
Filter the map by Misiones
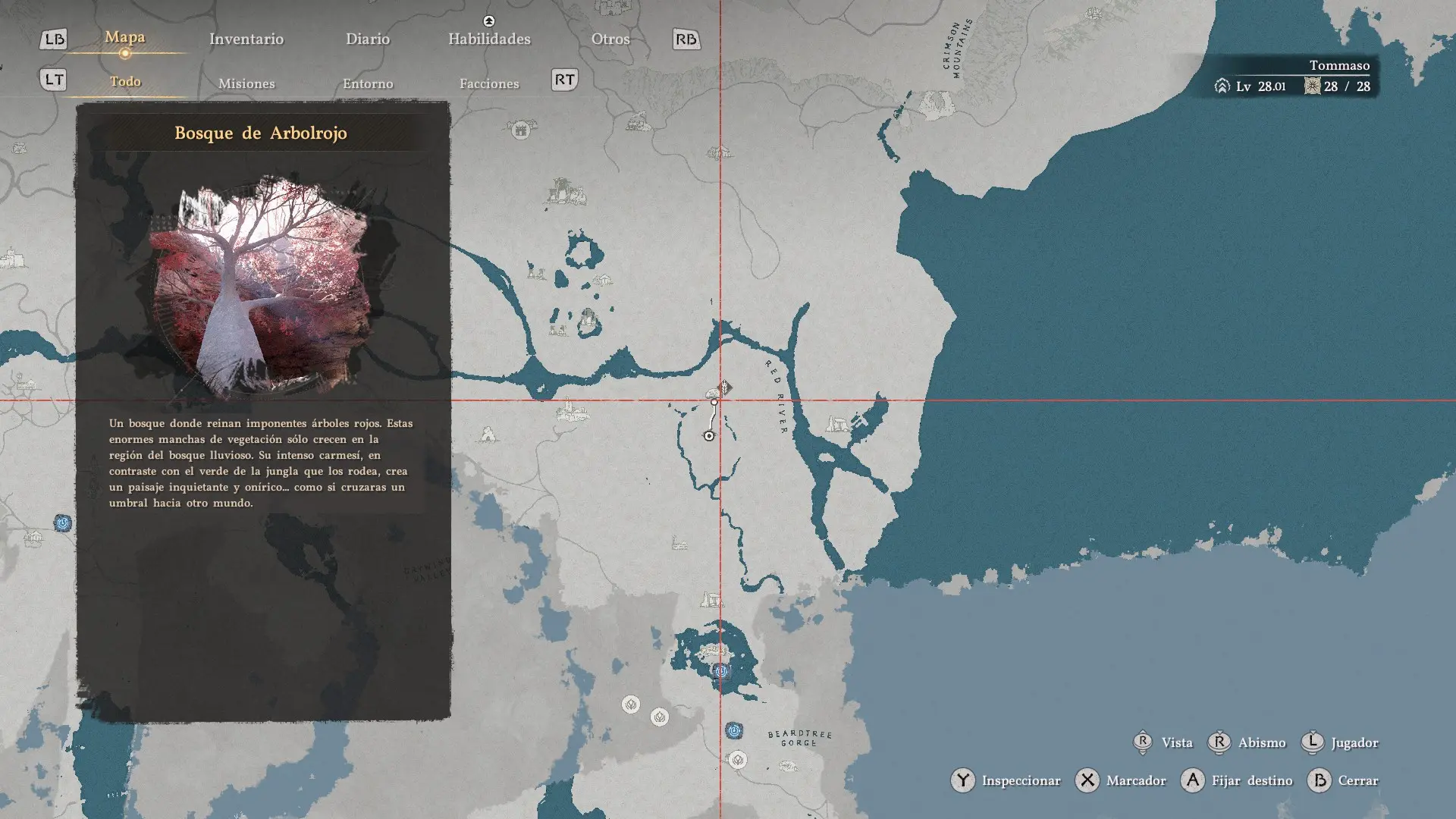click(x=246, y=83)
